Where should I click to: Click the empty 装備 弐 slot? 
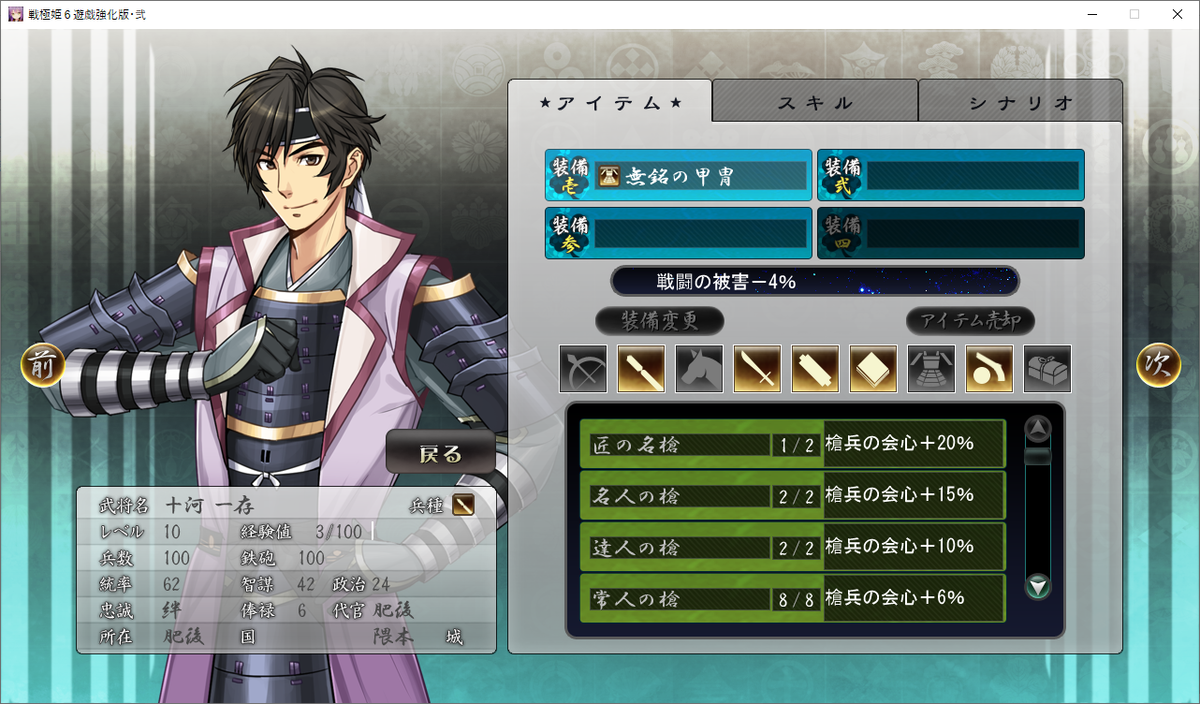[951, 176]
